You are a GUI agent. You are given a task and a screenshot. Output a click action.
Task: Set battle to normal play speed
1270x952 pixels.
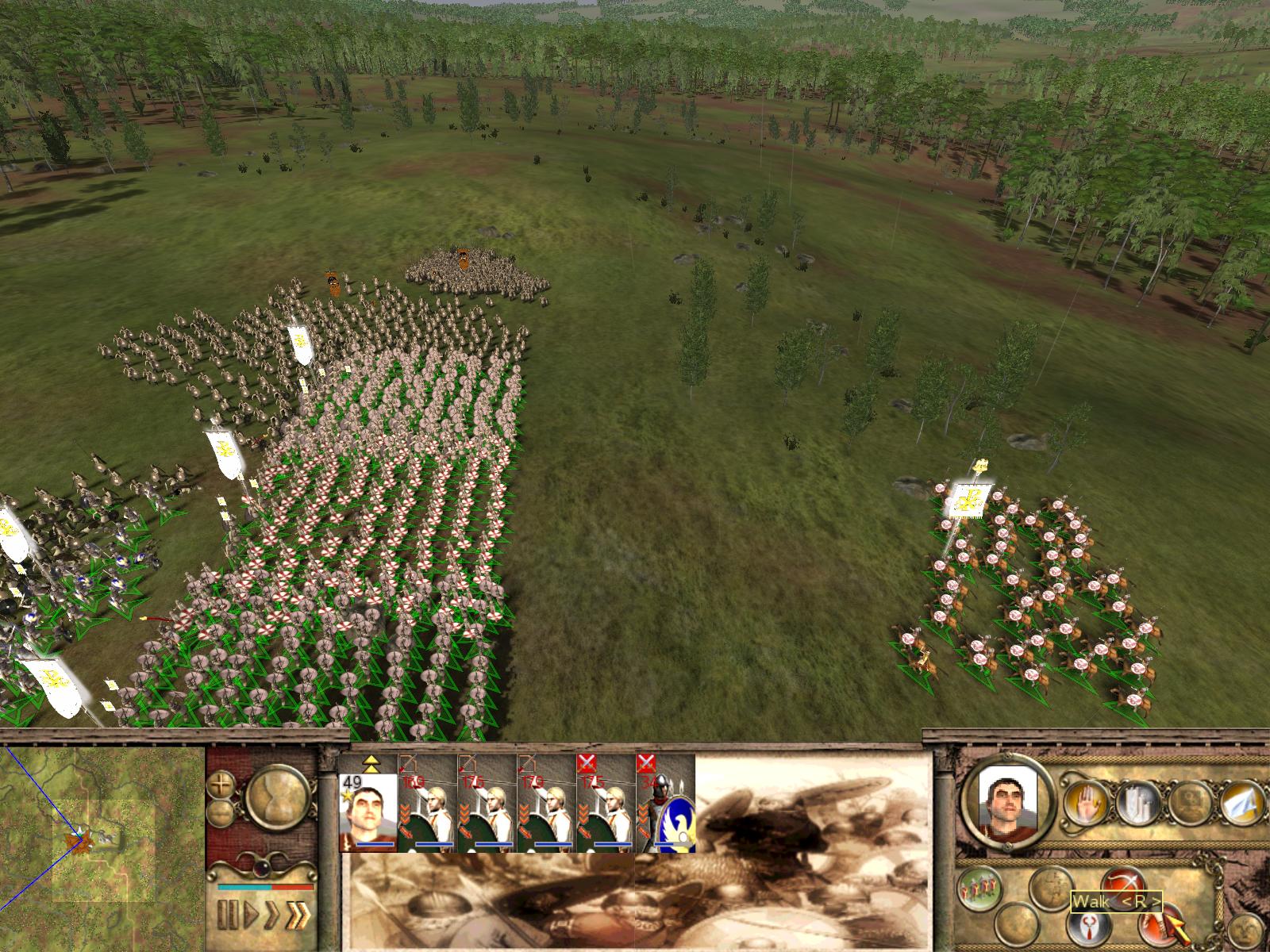(x=251, y=914)
